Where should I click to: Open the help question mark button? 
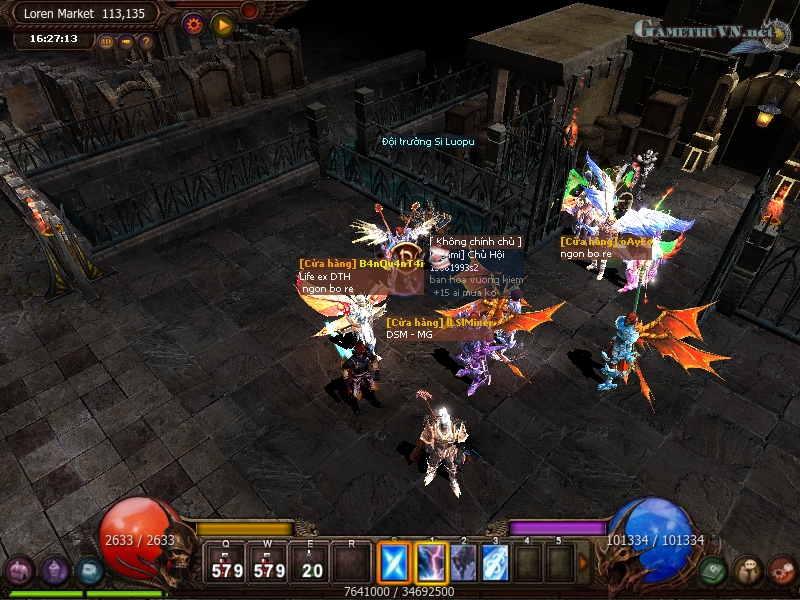tap(146, 42)
